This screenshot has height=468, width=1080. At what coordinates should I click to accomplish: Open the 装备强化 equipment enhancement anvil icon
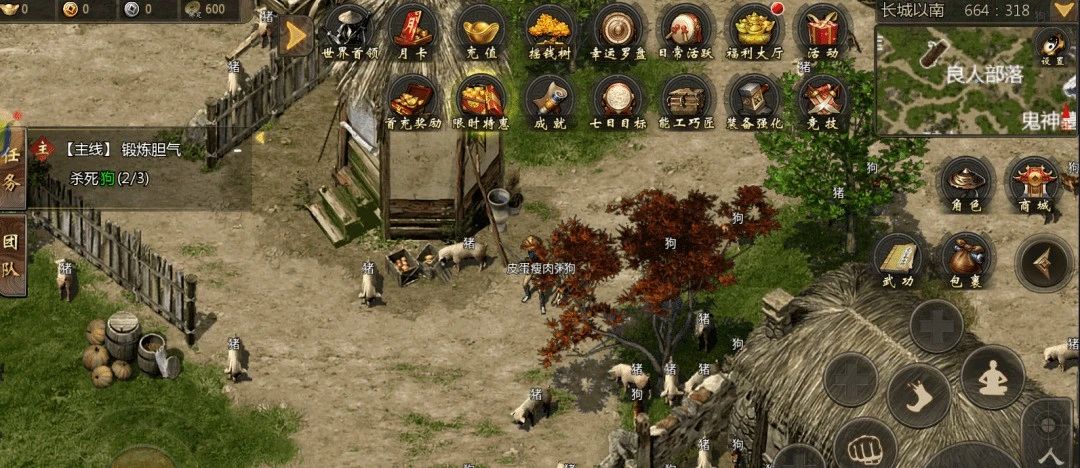[x=755, y=101]
